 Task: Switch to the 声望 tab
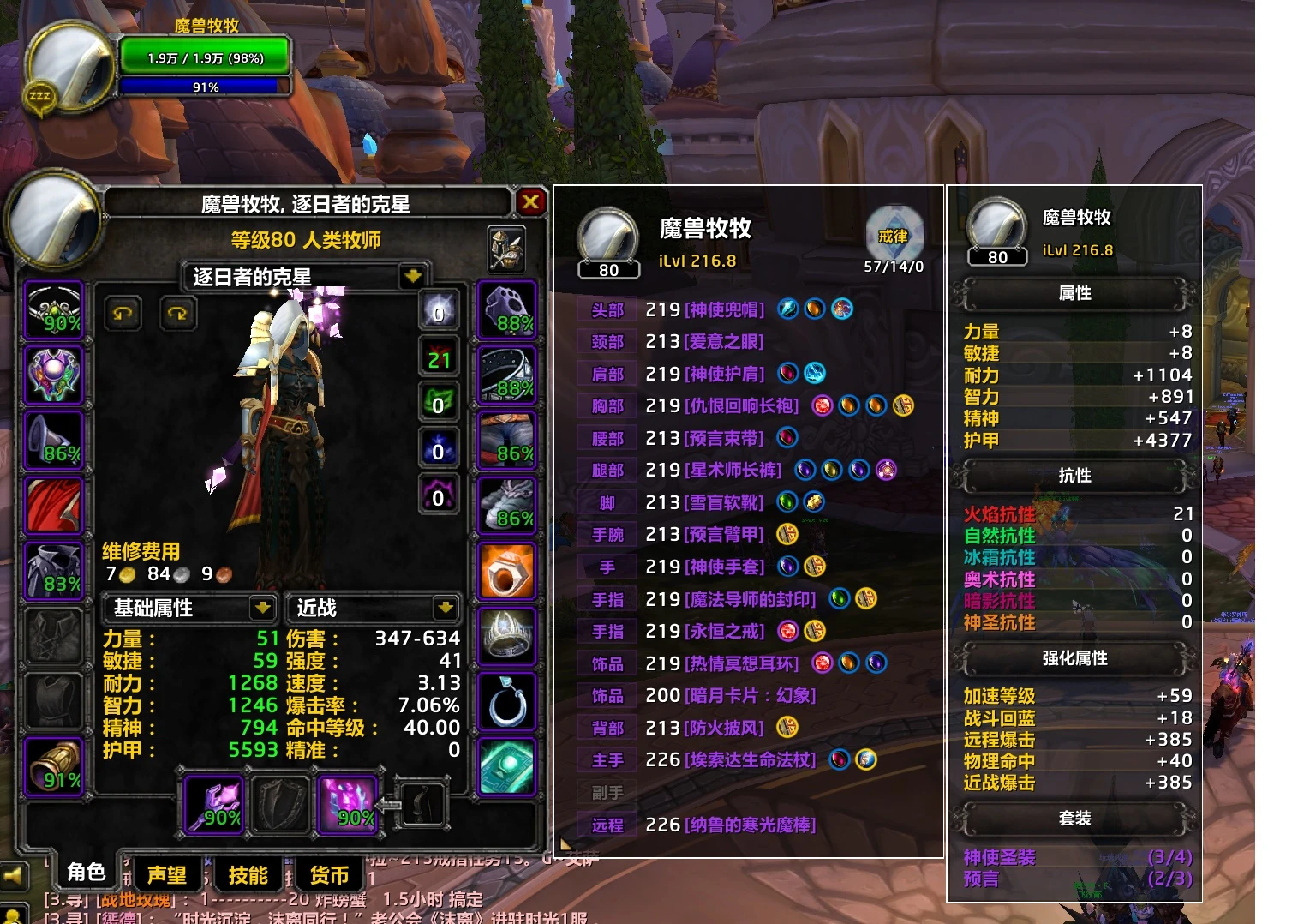(x=166, y=875)
